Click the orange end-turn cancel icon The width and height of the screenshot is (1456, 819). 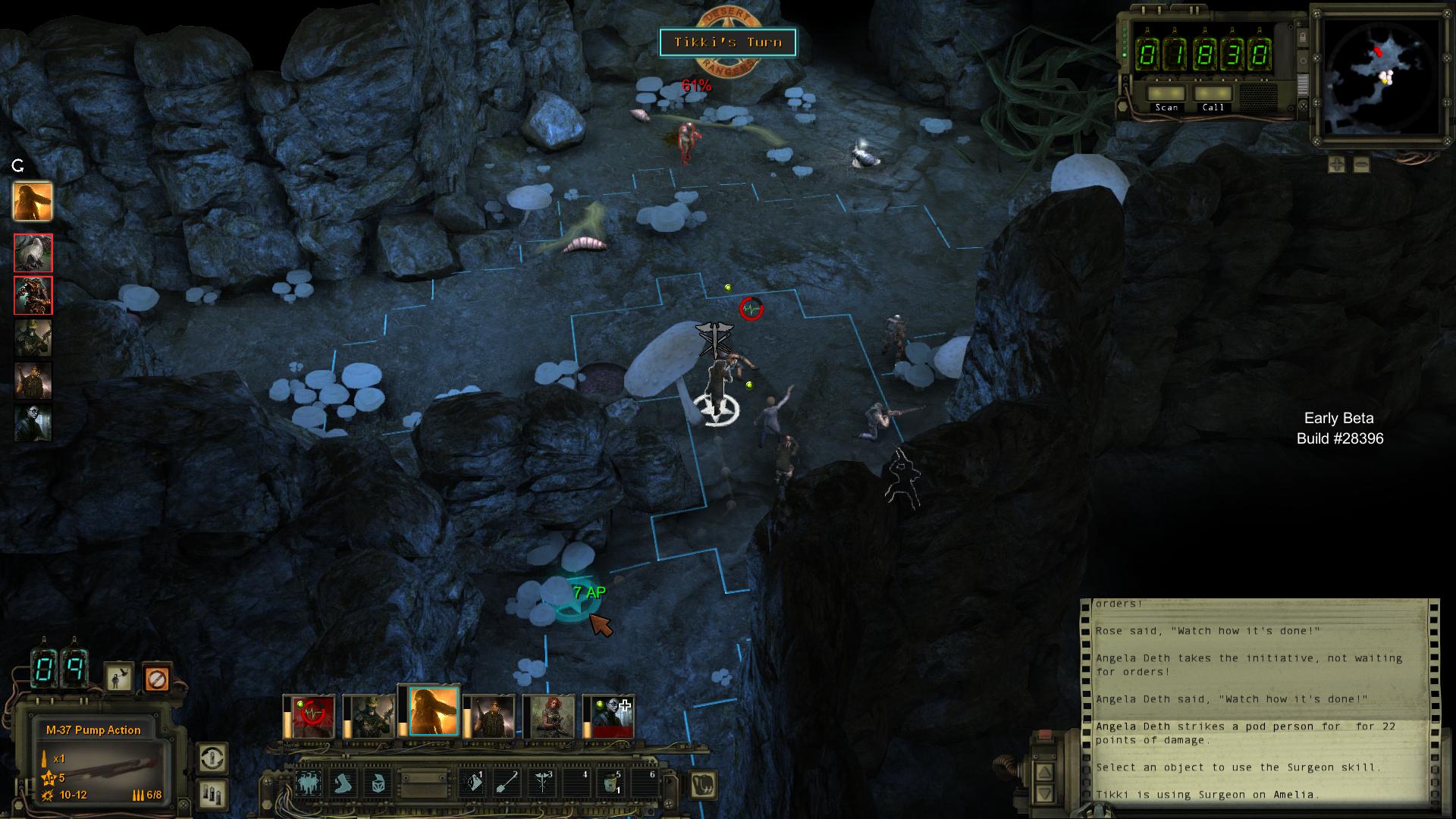(156, 677)
